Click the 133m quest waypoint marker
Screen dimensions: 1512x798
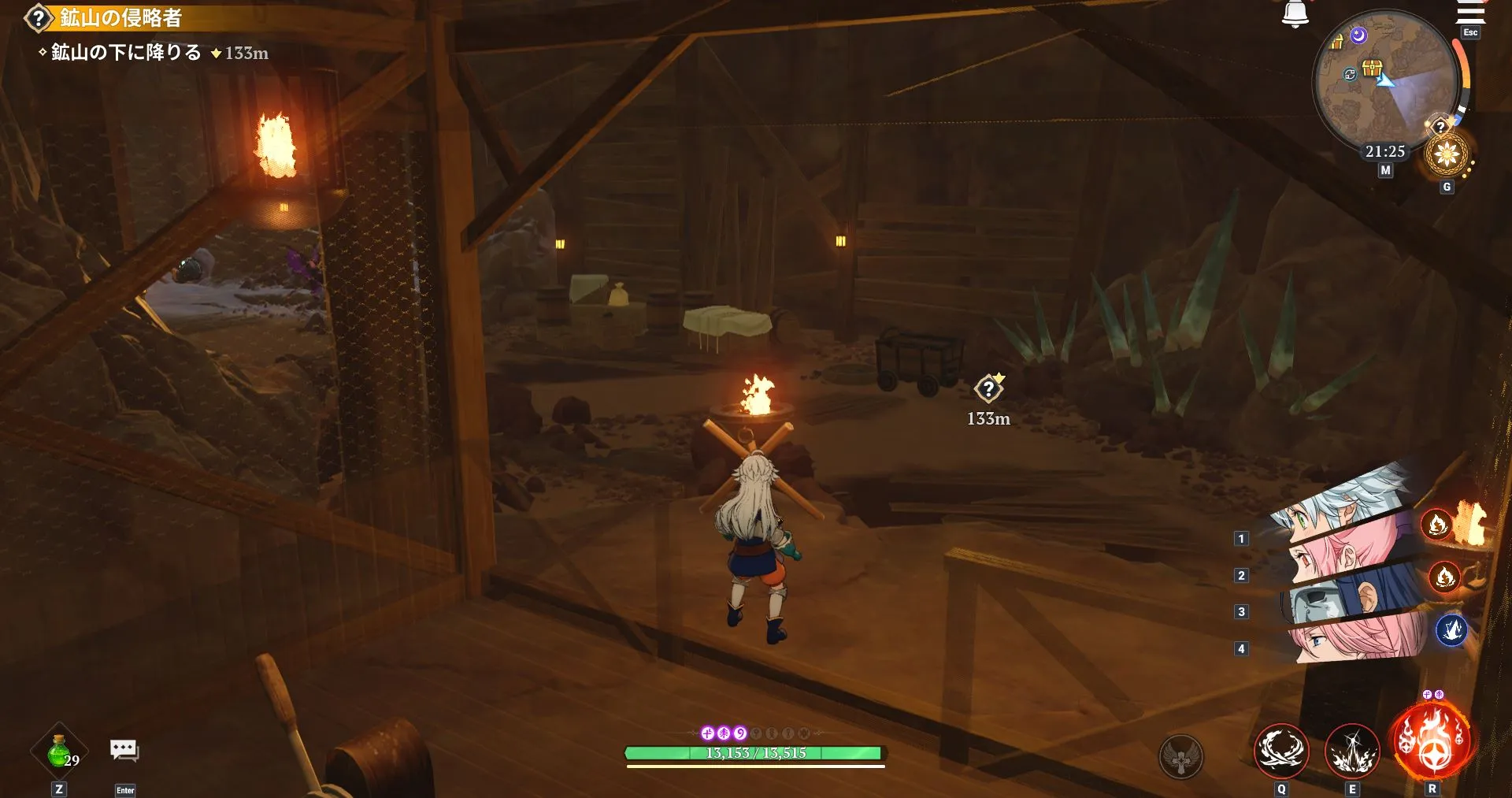991,388
